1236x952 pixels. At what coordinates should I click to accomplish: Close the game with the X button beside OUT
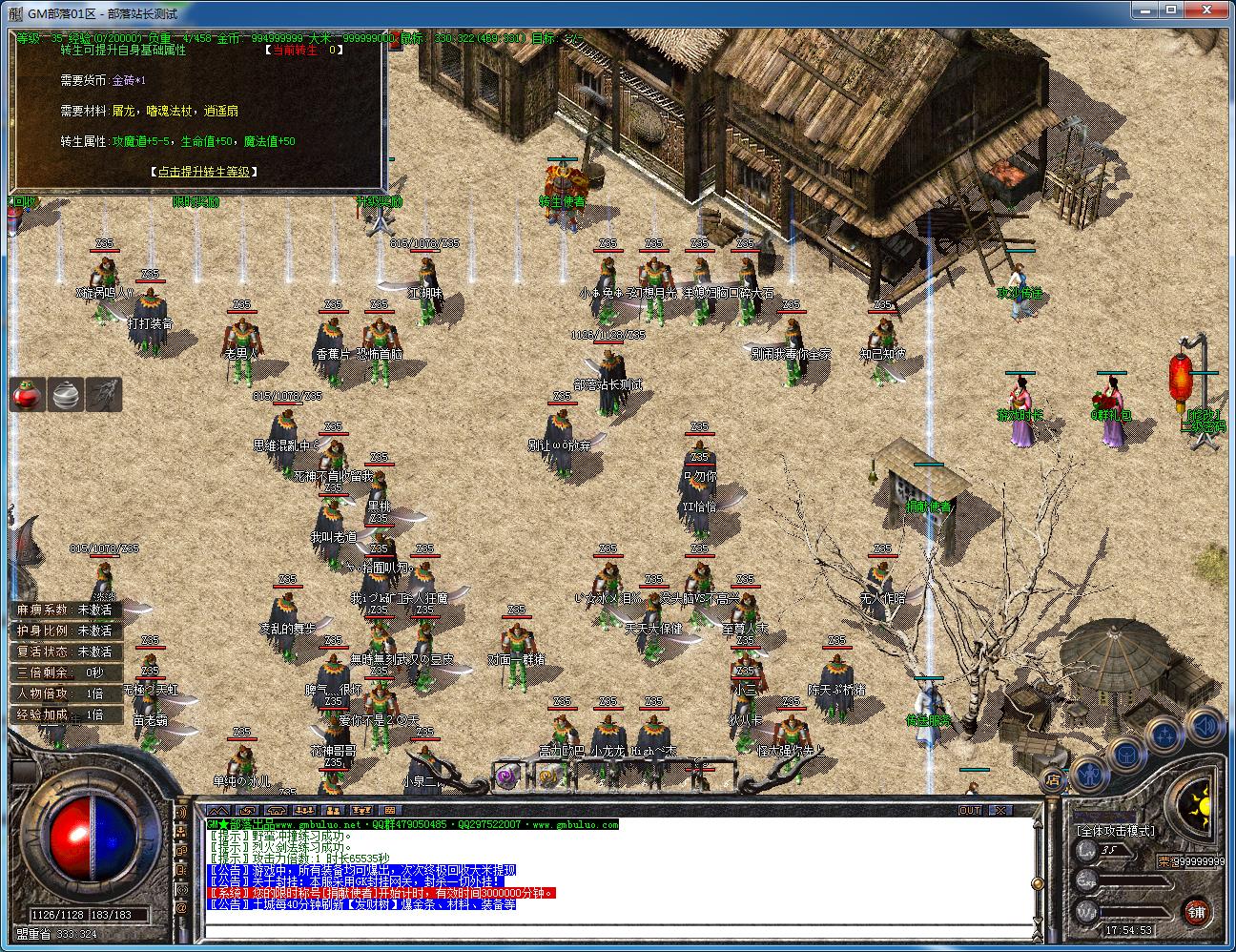pyautogui.click(x=999, y=811)
